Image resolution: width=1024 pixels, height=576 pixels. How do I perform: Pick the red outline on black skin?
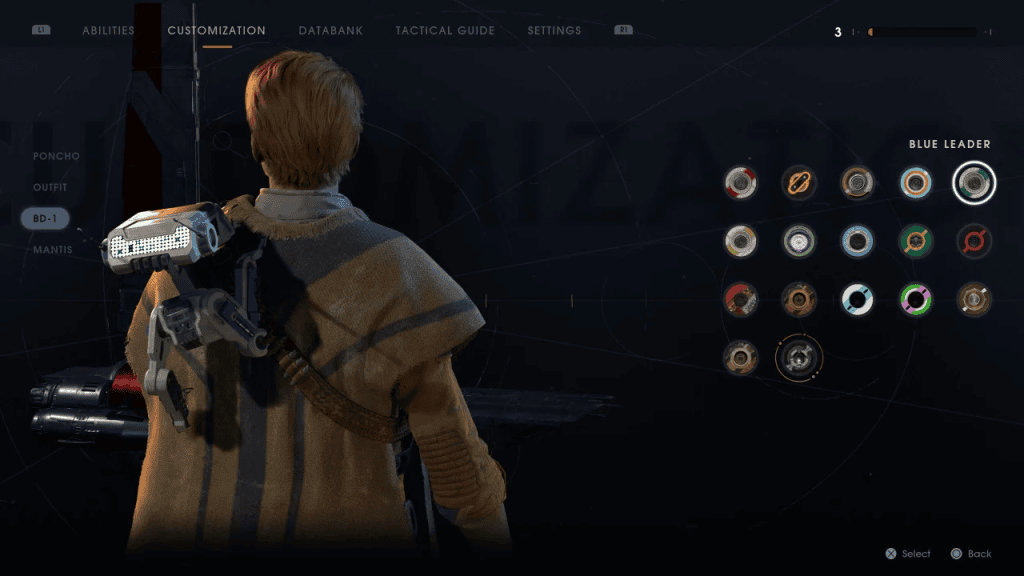[x=974, y=240]
